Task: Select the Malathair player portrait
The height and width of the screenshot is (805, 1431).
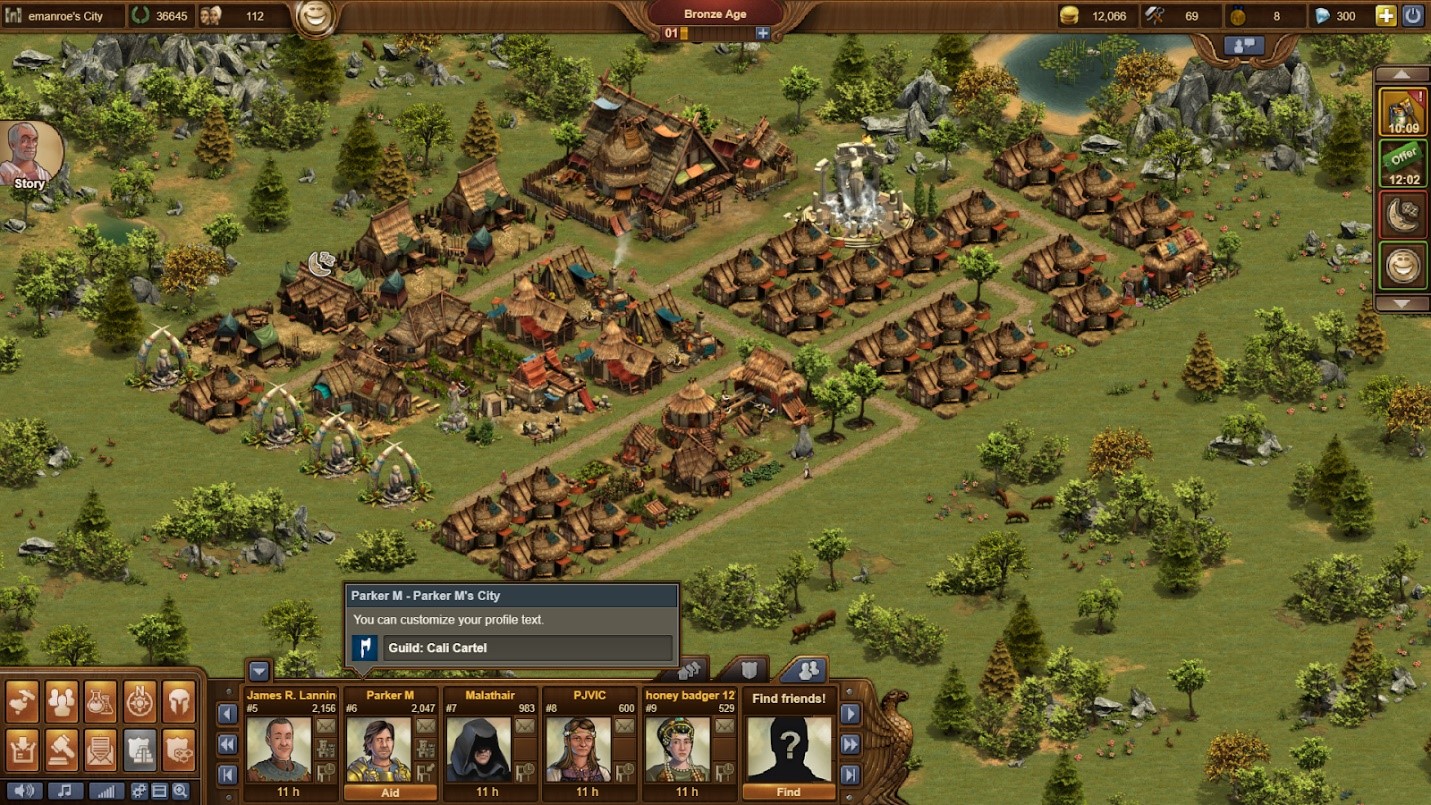Action: (479, 749)
